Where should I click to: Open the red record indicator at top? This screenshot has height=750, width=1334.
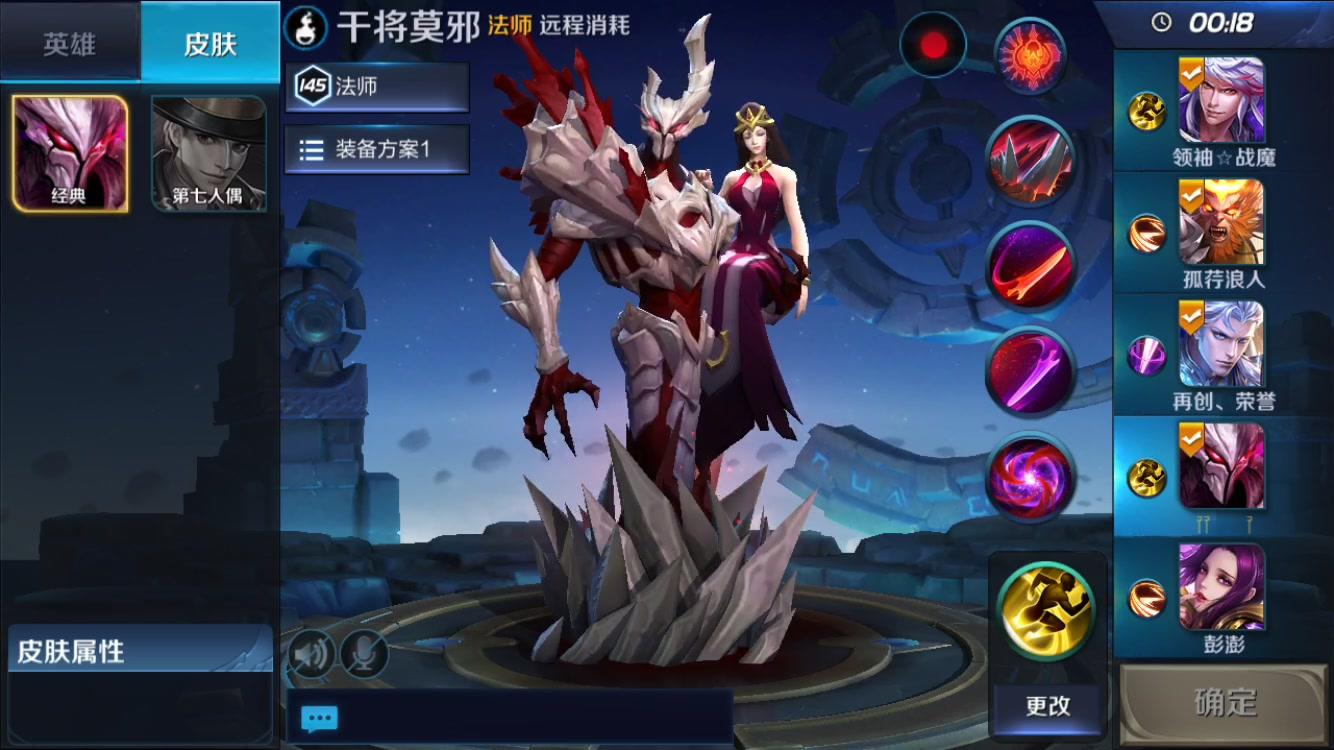[x=932, y=46]
